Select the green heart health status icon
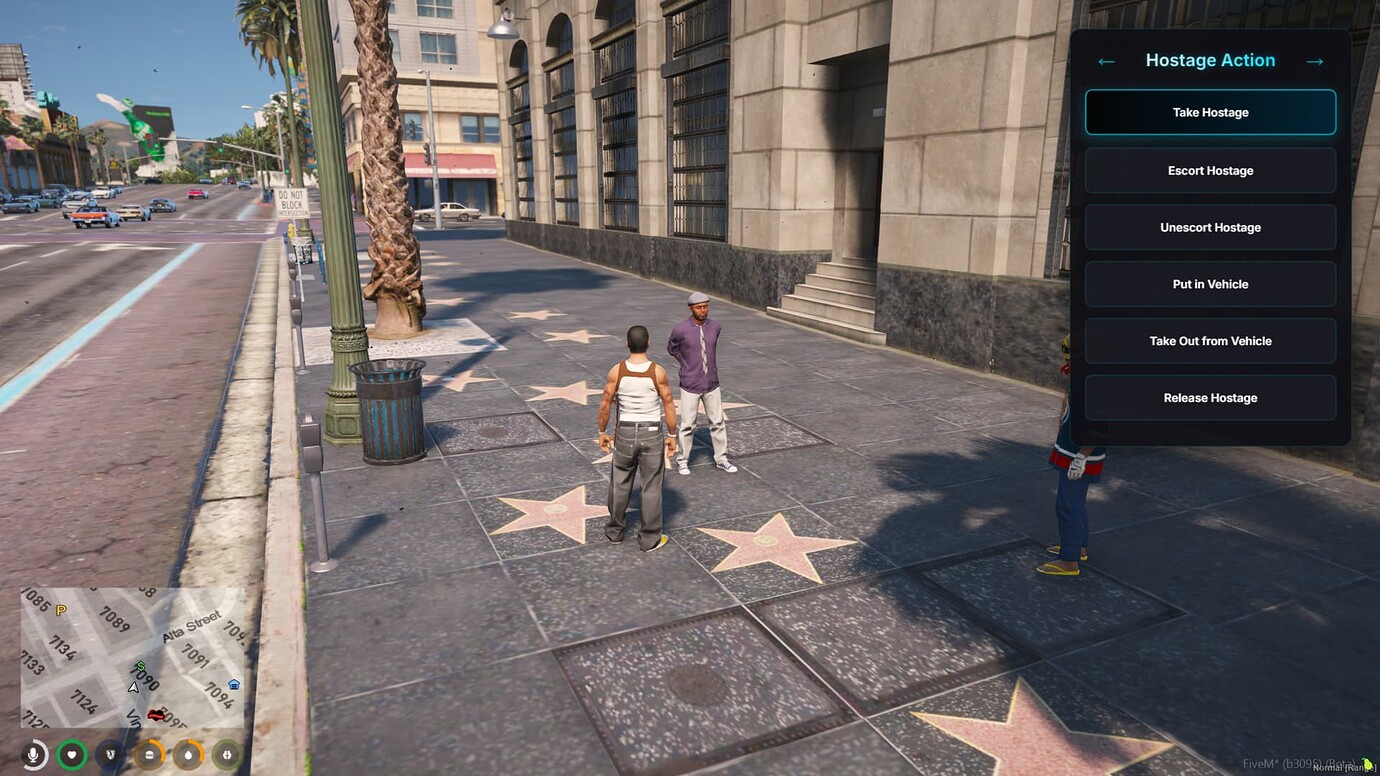1380x776 pixels. [72, 754]
